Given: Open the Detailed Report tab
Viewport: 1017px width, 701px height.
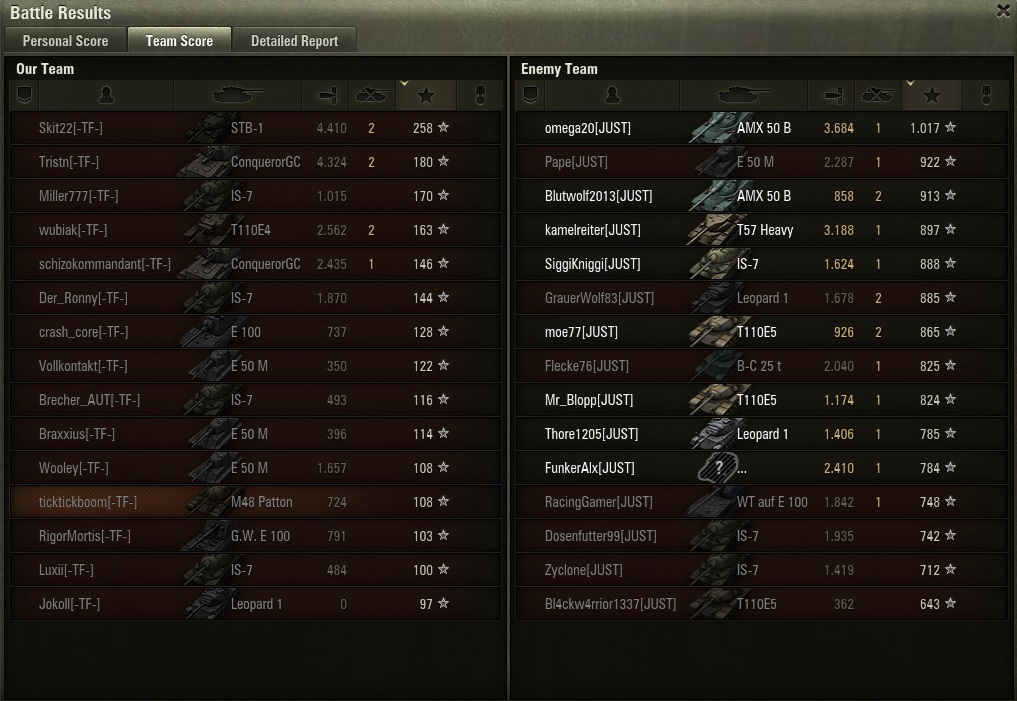Looking at the screenshot, I should (294, 41).
